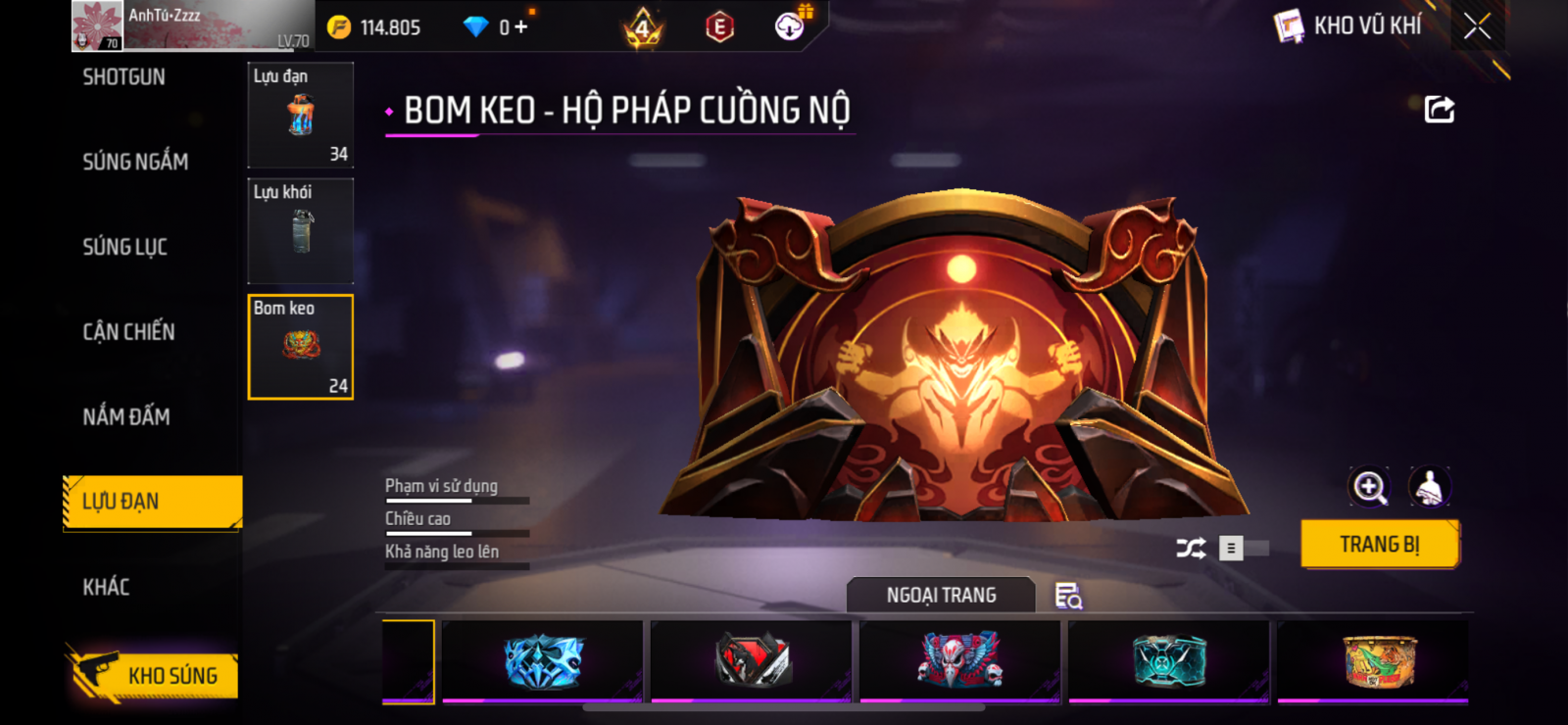Pick the blue crystal gloo wall skin
The height and width of the screenshot is (725, 1568).
(543, 661)
